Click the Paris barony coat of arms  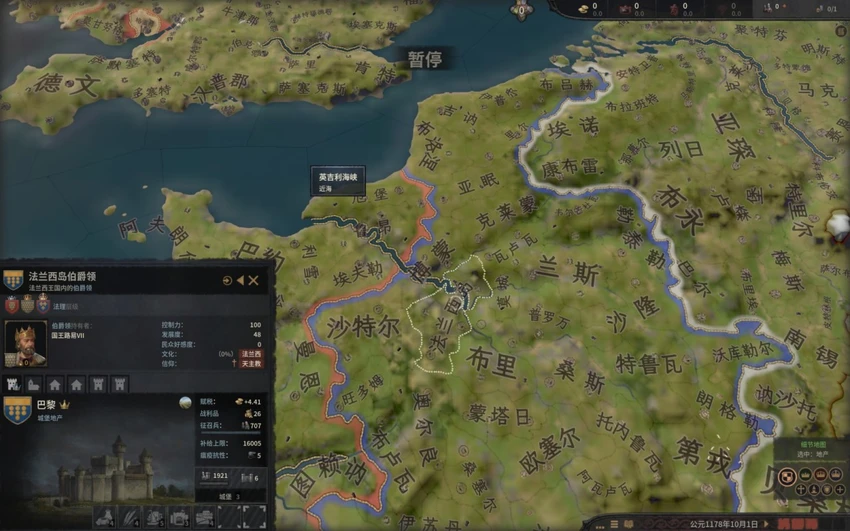17,409
